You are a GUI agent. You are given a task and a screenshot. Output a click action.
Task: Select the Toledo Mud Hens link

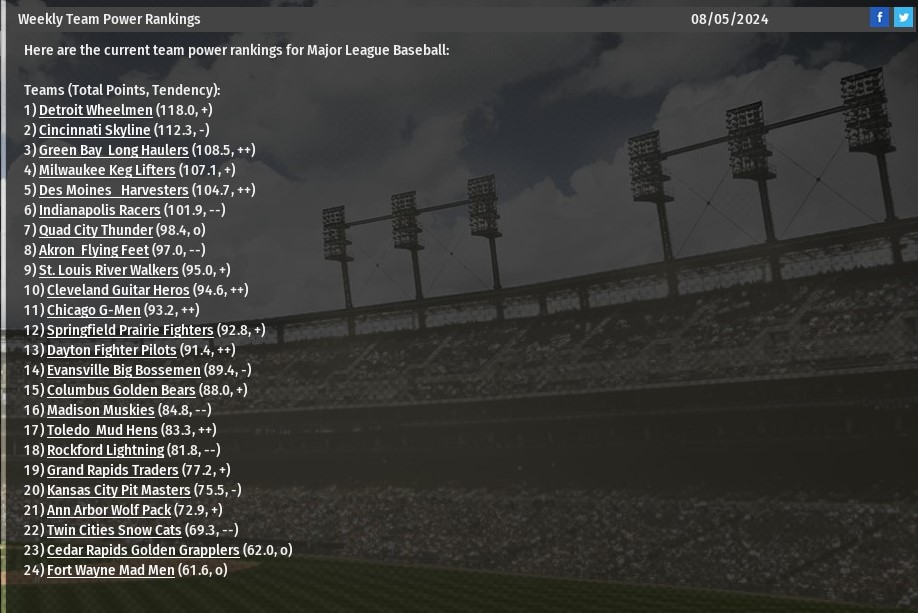point(102,430)
